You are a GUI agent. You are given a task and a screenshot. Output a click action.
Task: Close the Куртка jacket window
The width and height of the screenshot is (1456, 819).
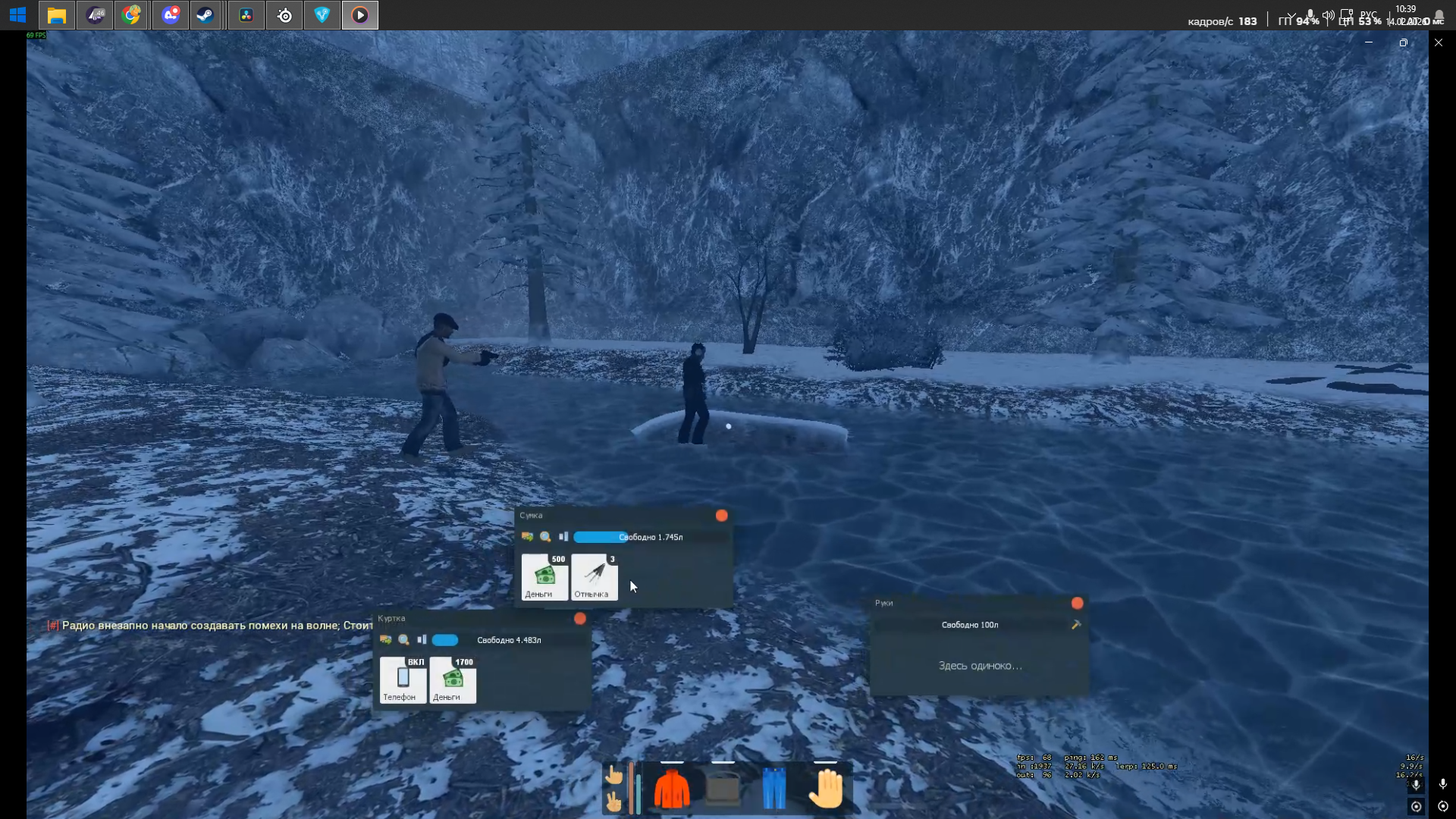[x=580, y=619]
